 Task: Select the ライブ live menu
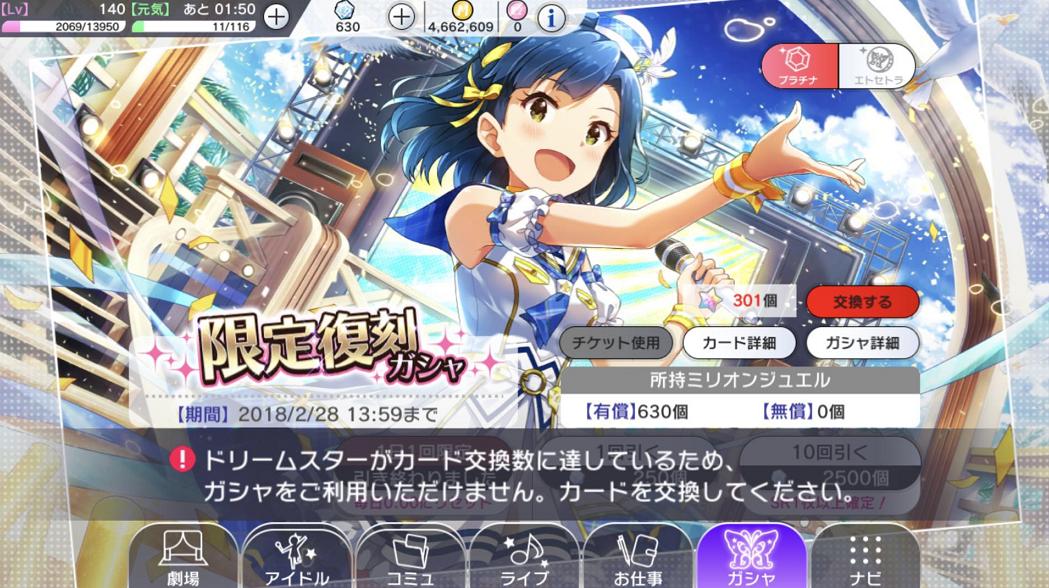coord(525,557)
